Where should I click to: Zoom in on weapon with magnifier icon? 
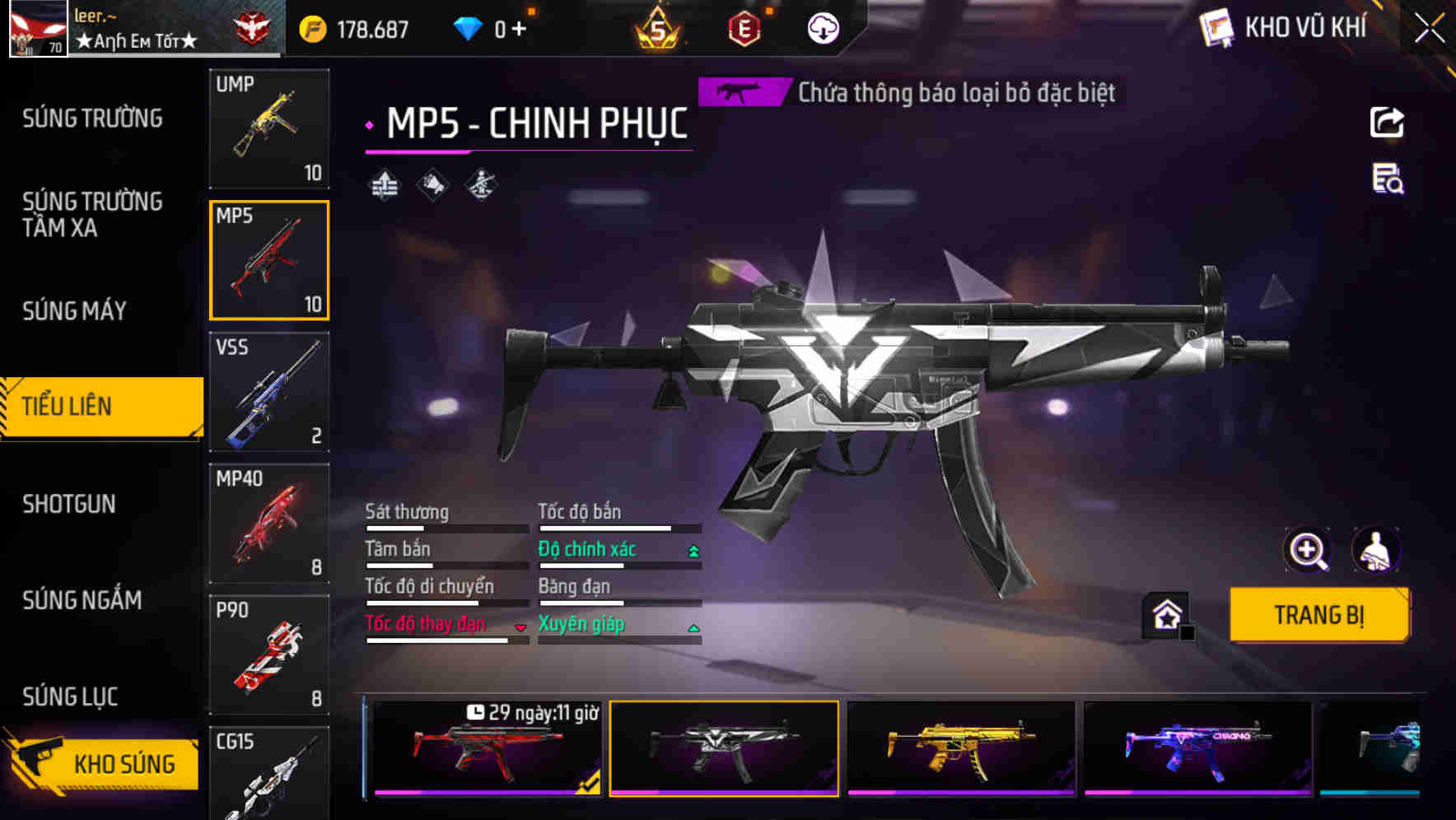coord(1307,550)
